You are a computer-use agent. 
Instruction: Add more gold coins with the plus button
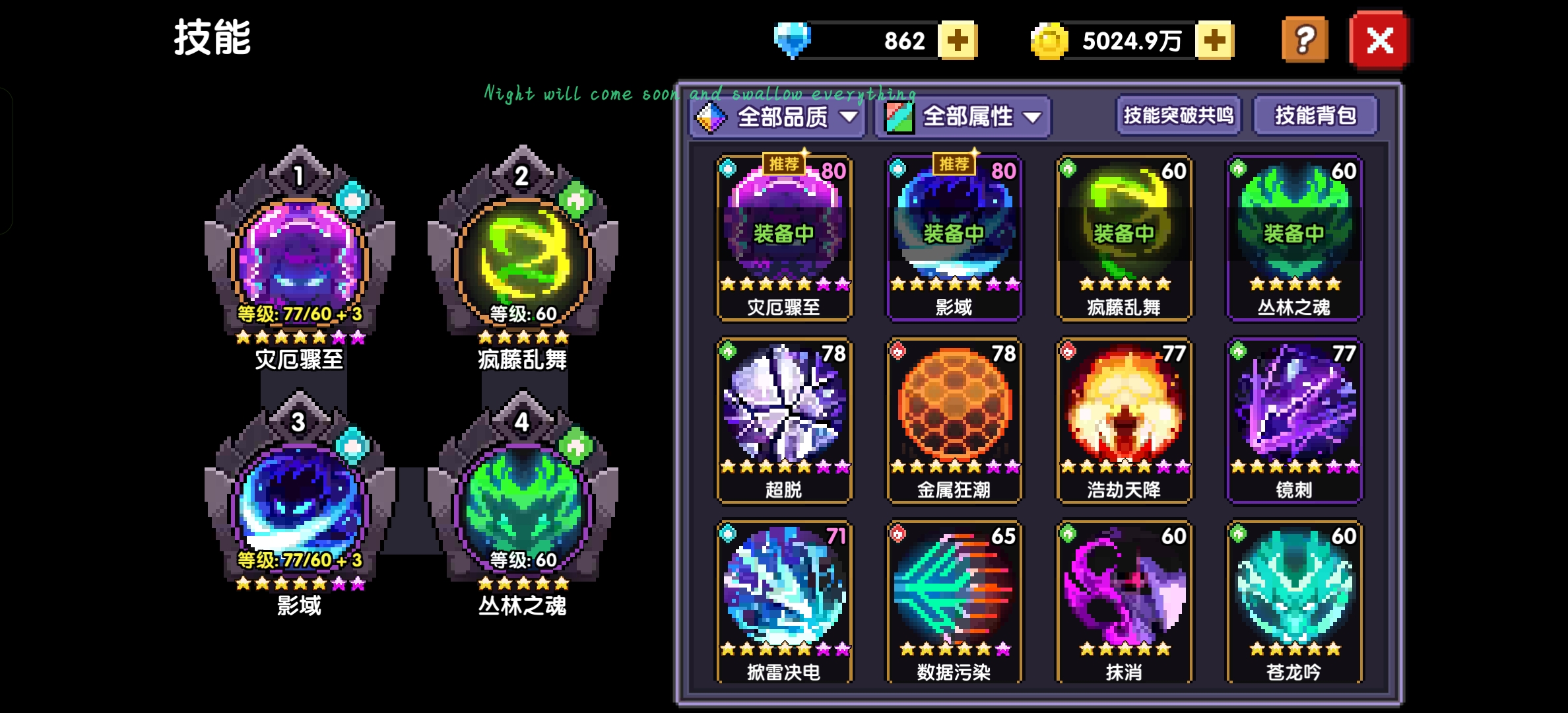point(1214,41)
